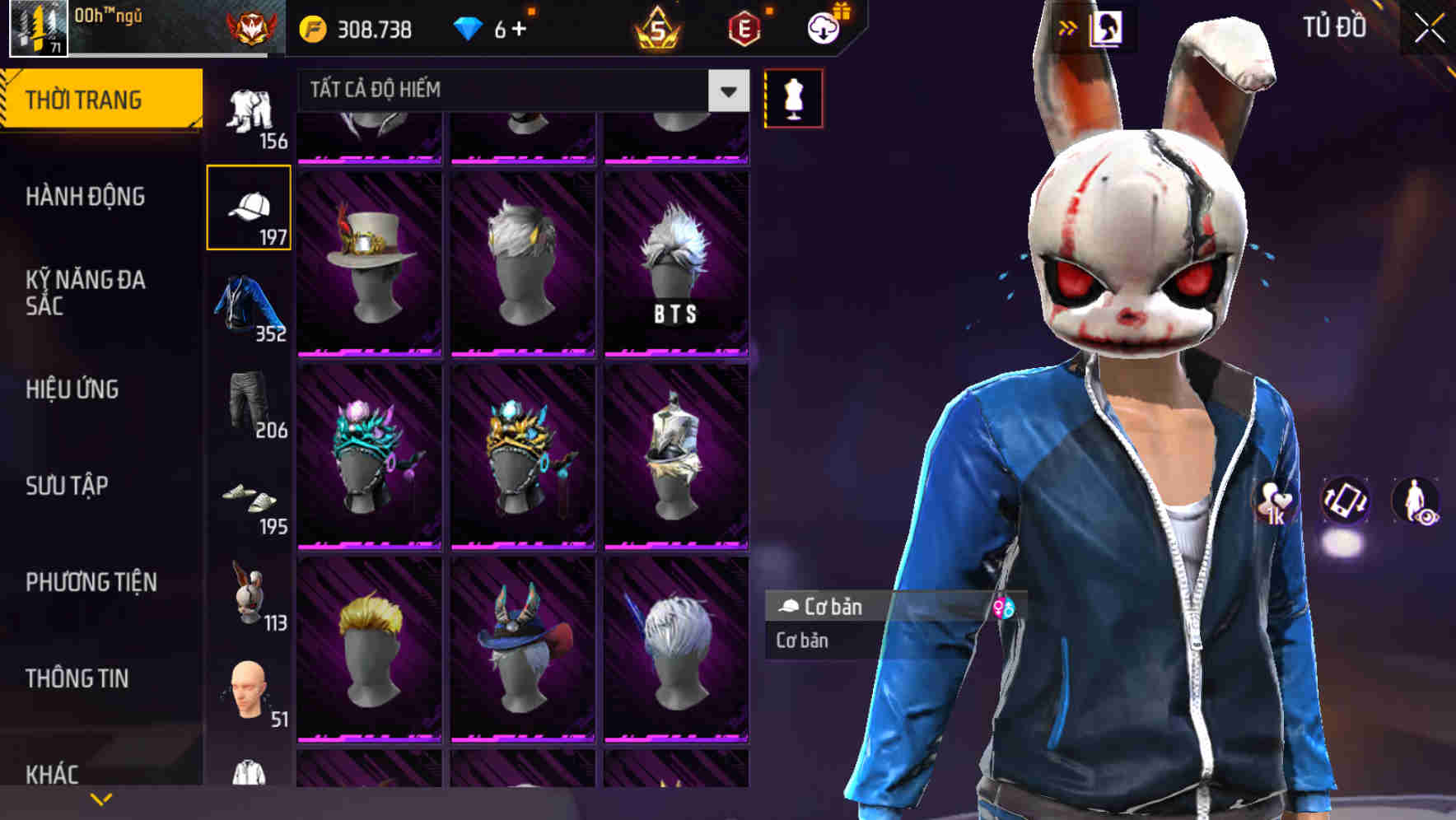Screen dimensions: 1456x820
Task: Select the cap category icon
Action: (250, 207)
